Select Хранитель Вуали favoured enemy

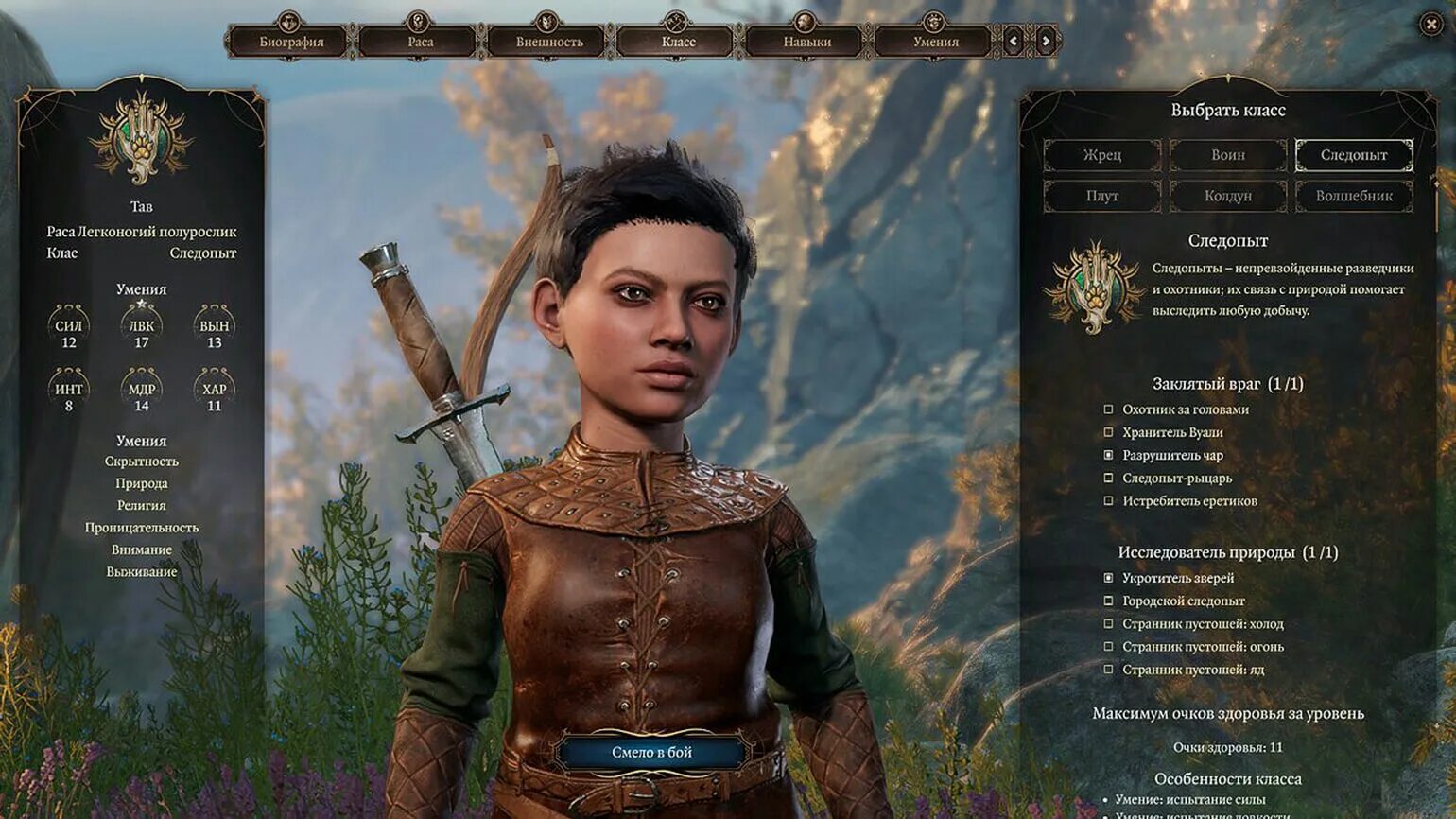(1109, 432)
